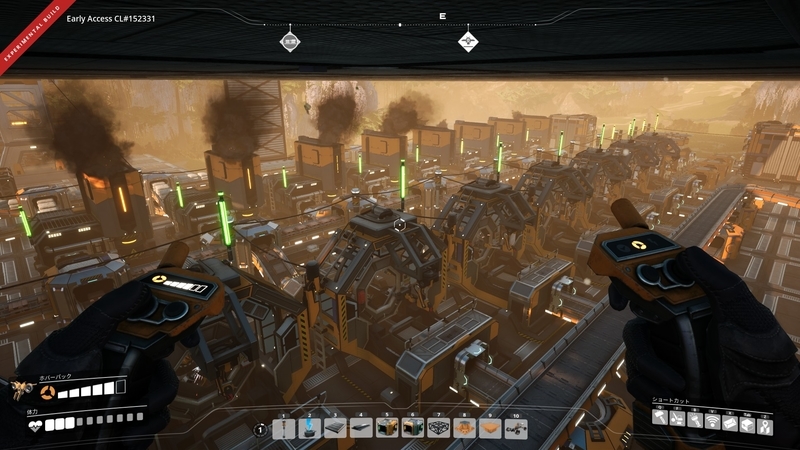This screenshot has width=800, height=450.
Task: Select the black lattice frame in slot 7
Action: (x=438, y=428)
